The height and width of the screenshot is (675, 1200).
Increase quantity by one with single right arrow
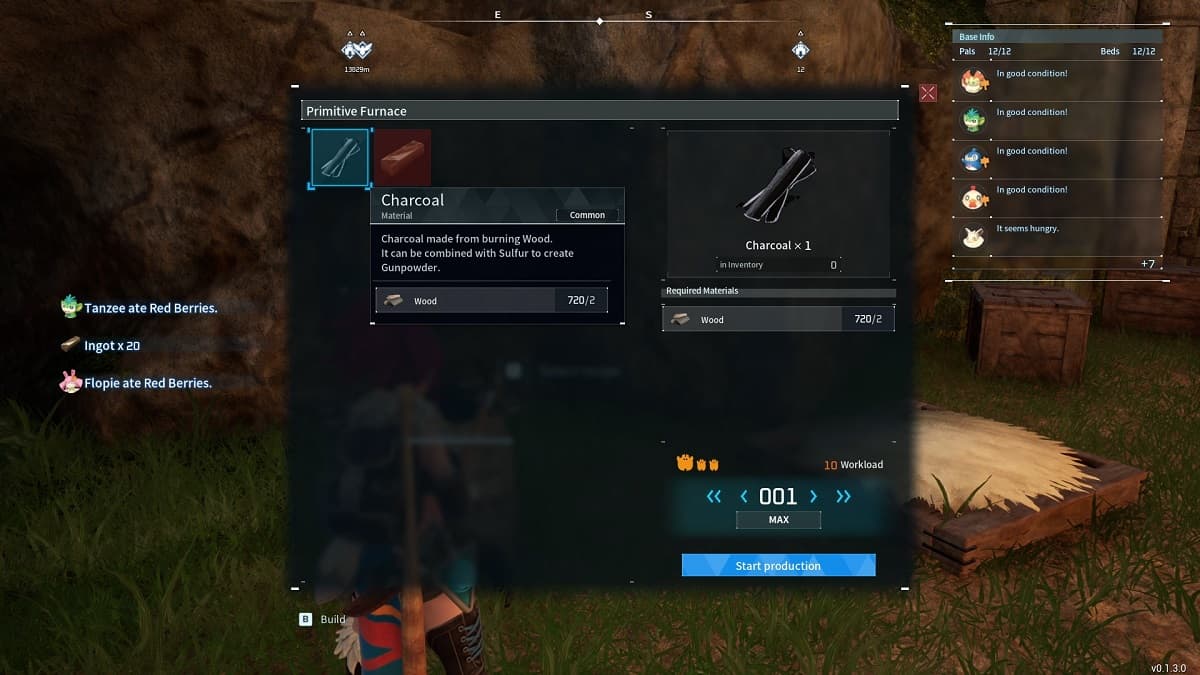813,496
